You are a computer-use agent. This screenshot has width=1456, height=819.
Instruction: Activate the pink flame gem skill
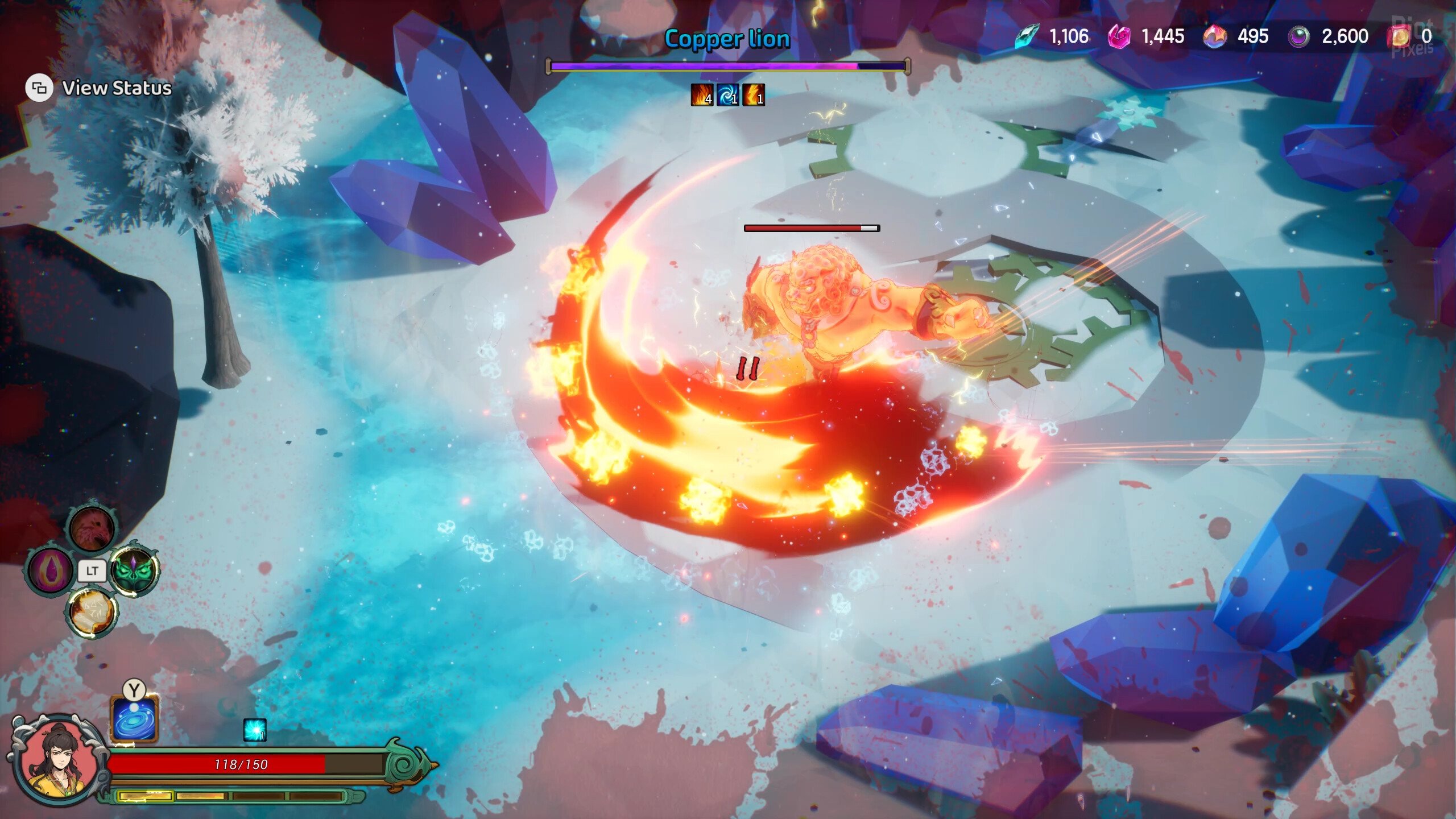click(x=51, y=570)
